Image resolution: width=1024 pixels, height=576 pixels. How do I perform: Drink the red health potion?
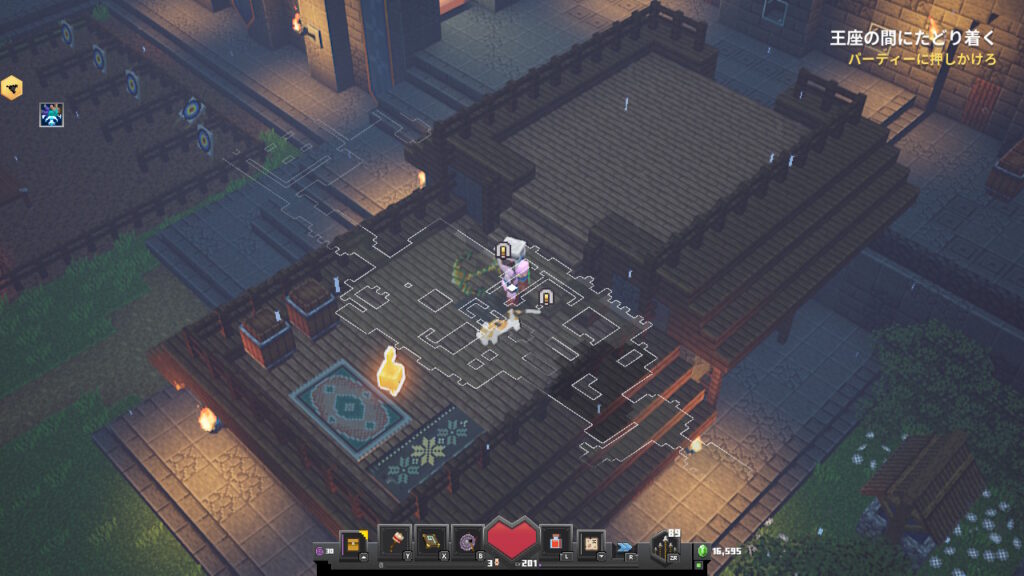555,541
